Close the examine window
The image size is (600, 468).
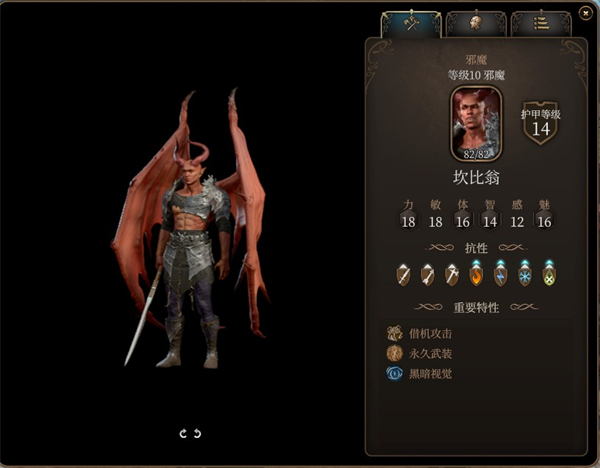(x=585, y=13)
